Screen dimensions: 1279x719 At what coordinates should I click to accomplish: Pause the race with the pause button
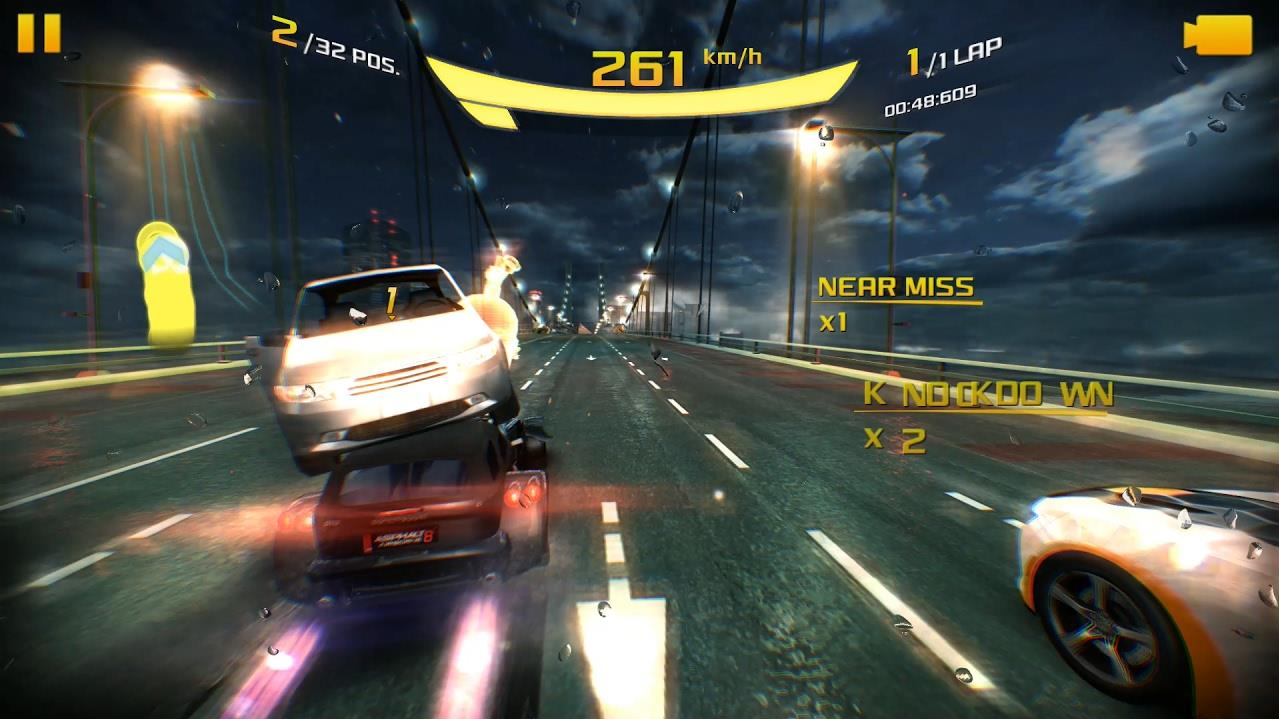39,33
